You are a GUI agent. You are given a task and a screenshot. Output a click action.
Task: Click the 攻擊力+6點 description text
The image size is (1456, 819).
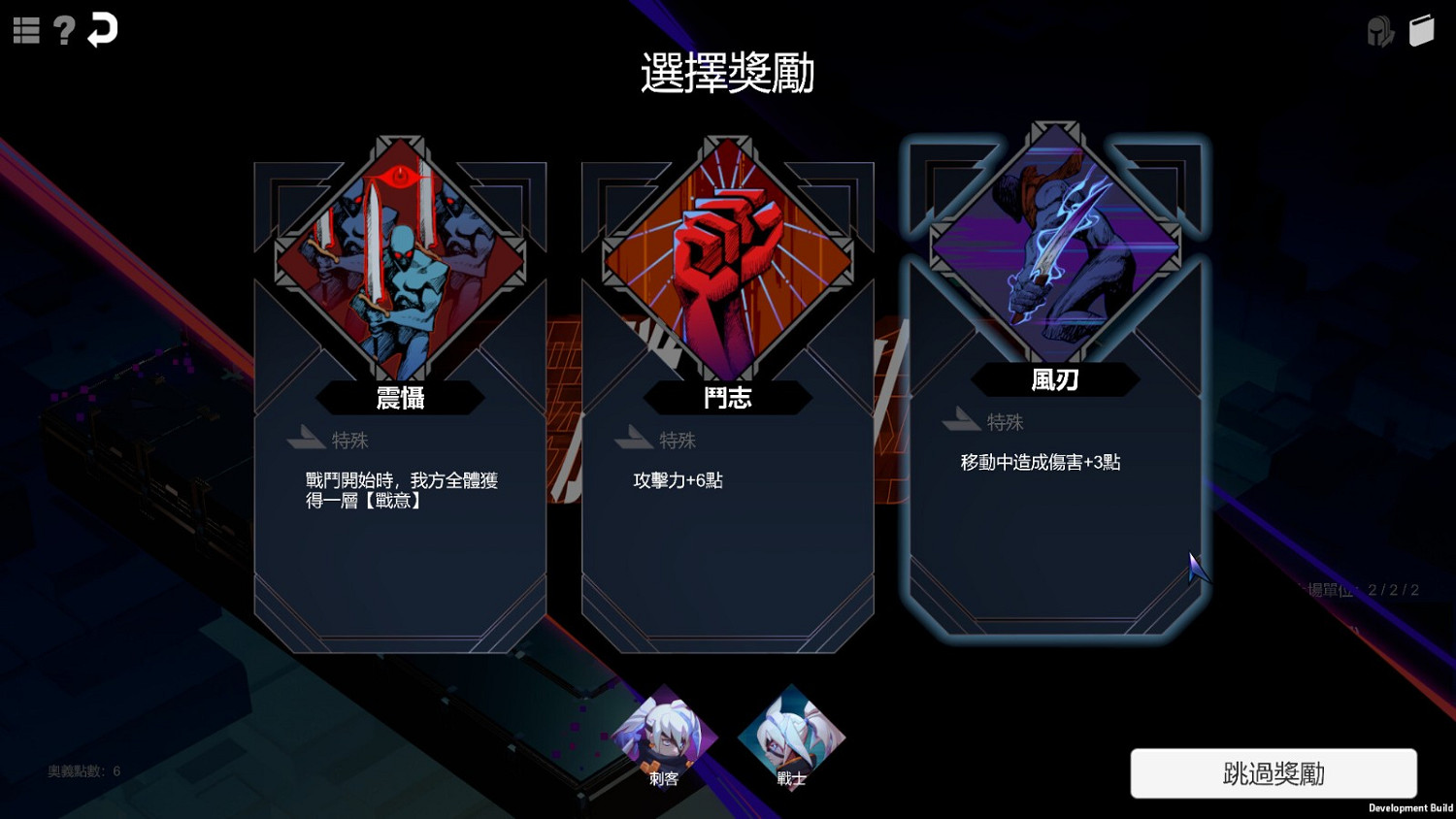tap(681, 479)
